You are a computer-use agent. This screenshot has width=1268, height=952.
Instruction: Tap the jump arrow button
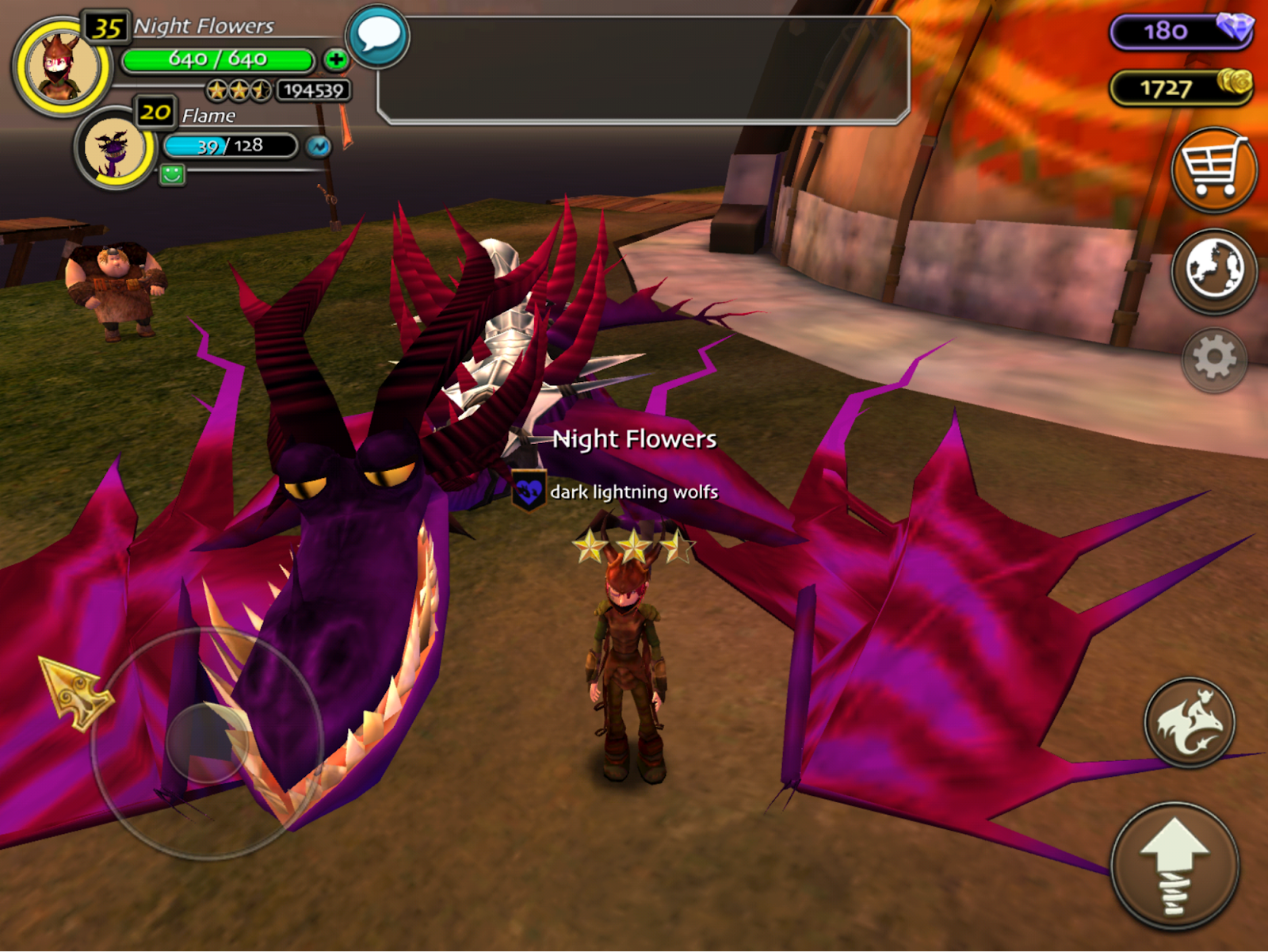1174,866
